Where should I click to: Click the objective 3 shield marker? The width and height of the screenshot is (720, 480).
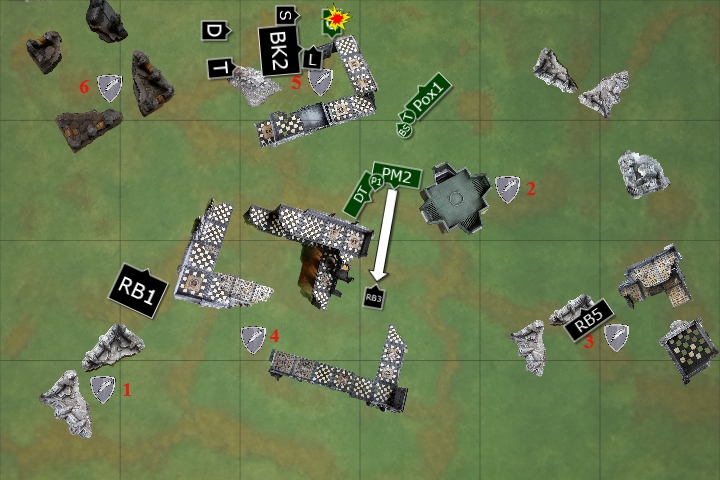click(x=615, y=338)
